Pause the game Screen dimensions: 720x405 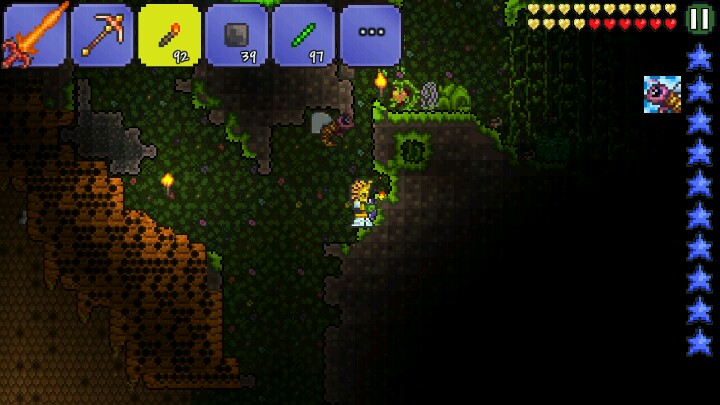click(x=700, y=19)
